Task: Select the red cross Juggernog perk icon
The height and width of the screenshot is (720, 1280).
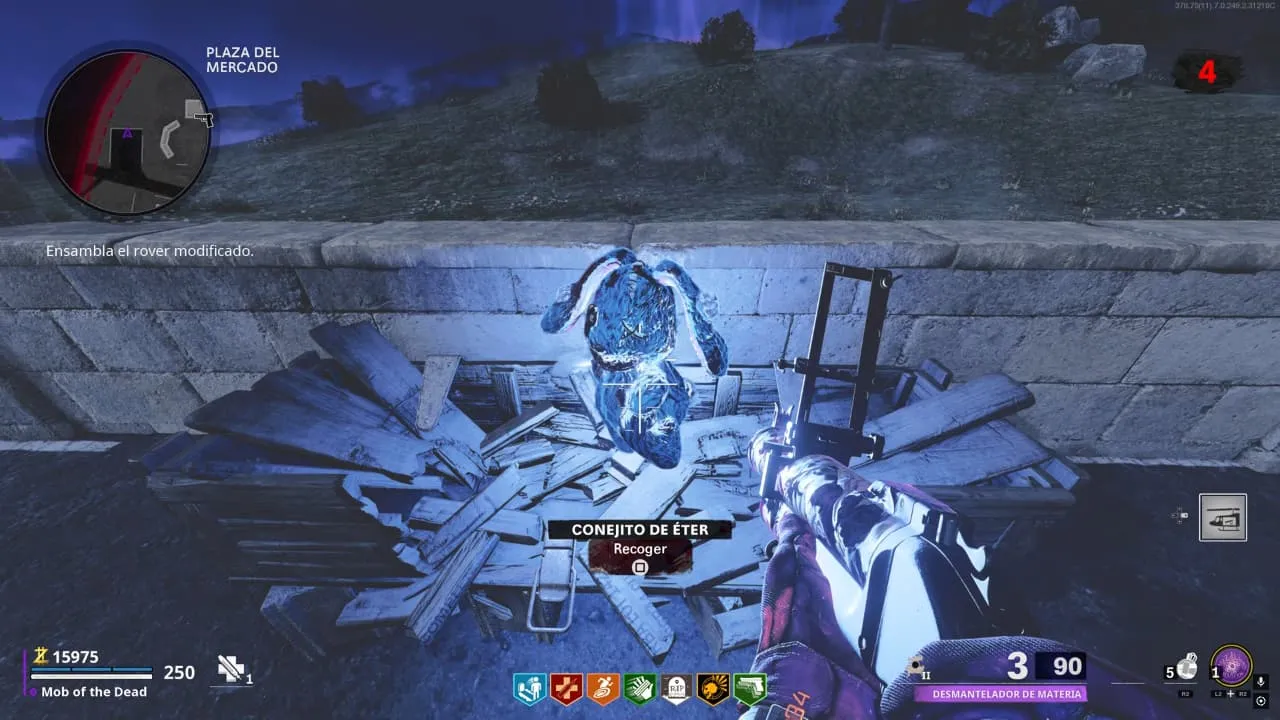Action: 565,688
